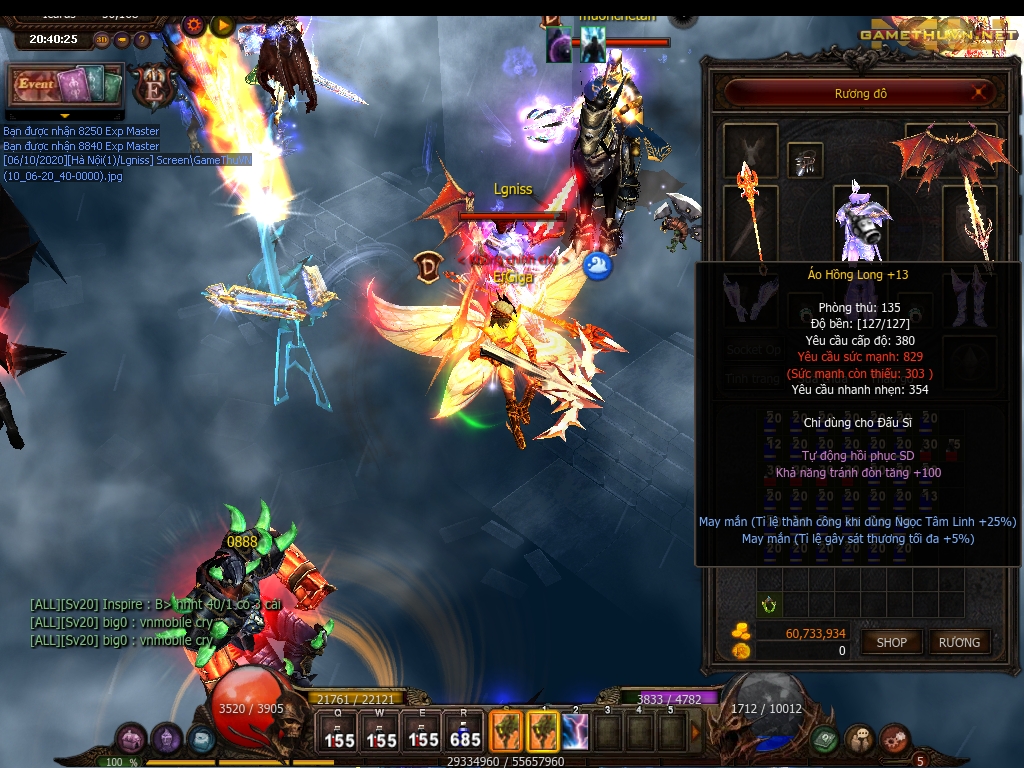Image resolution: width=1024 pixels, height=768 pixels.
Task: Click the ring item in the inventory grid
Action: coord(768,604)
